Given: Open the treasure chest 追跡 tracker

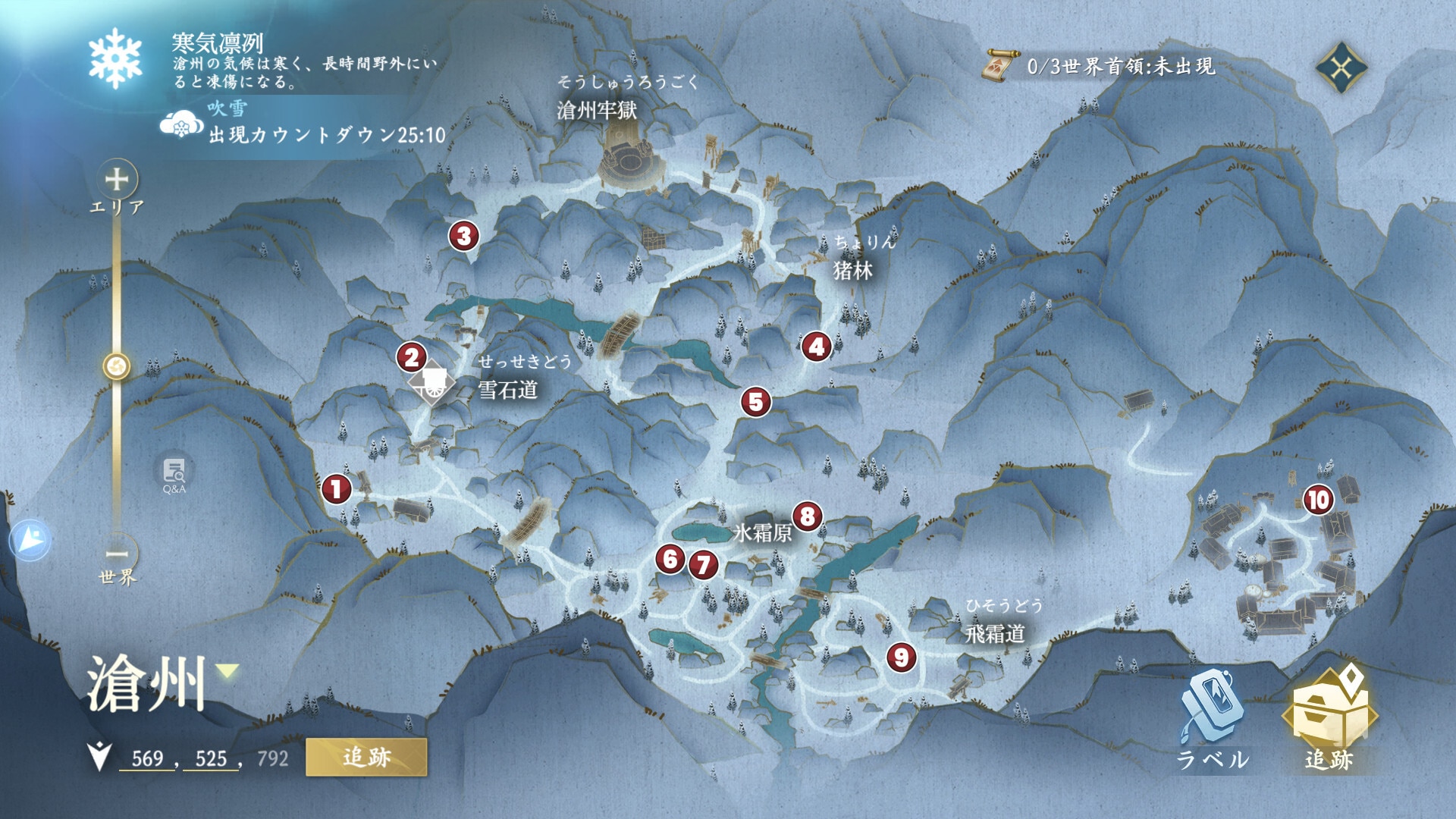Looking at the screenshot, I should click(x=1329, y=717).
